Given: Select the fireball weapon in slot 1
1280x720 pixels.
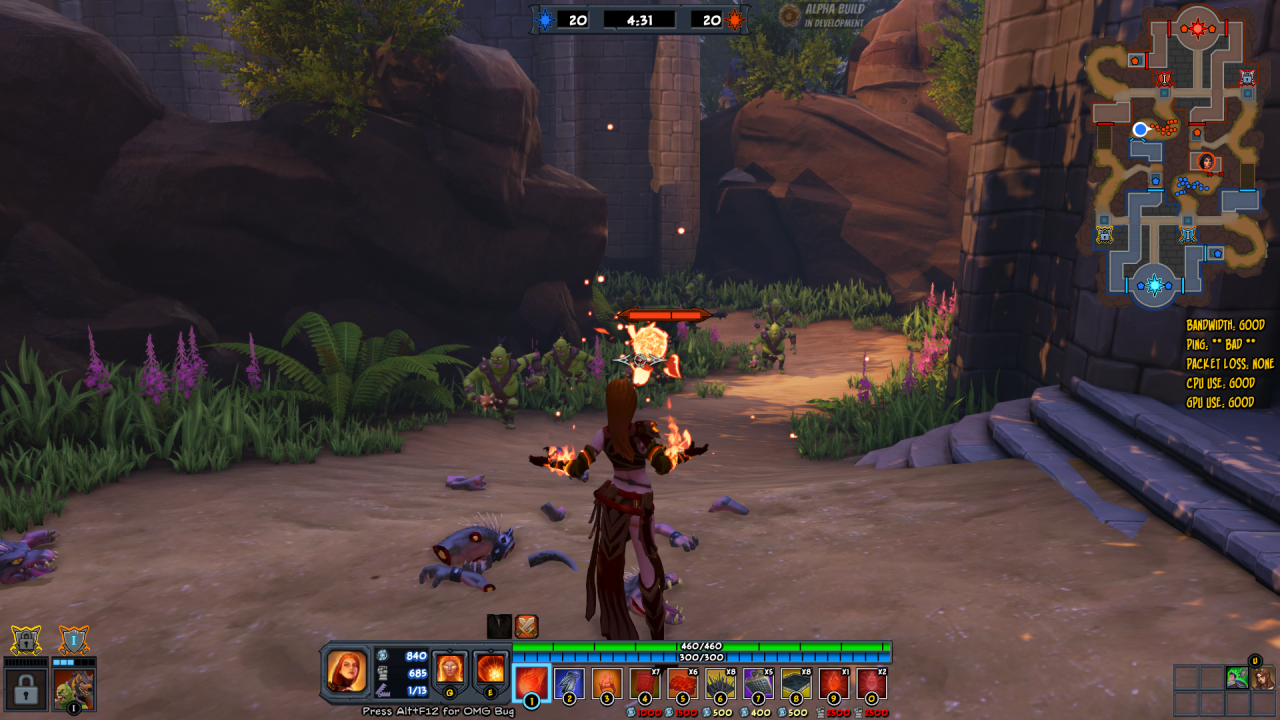Looking at the screenshot, I should pyautogui.click(x=531, y=683).
